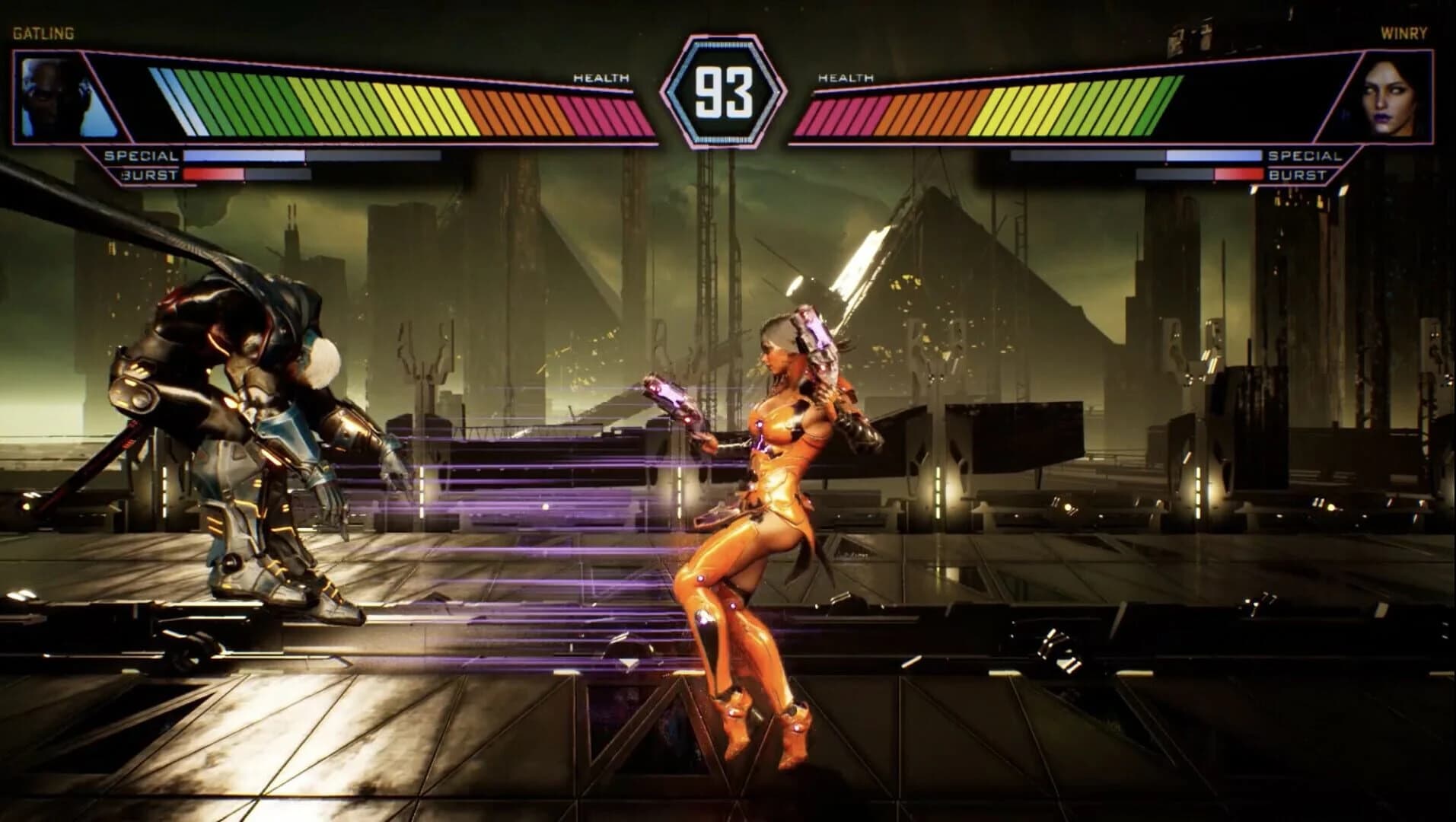Click the left HEALTH text label
The image size is (1456, 822).
click(601, 78)
